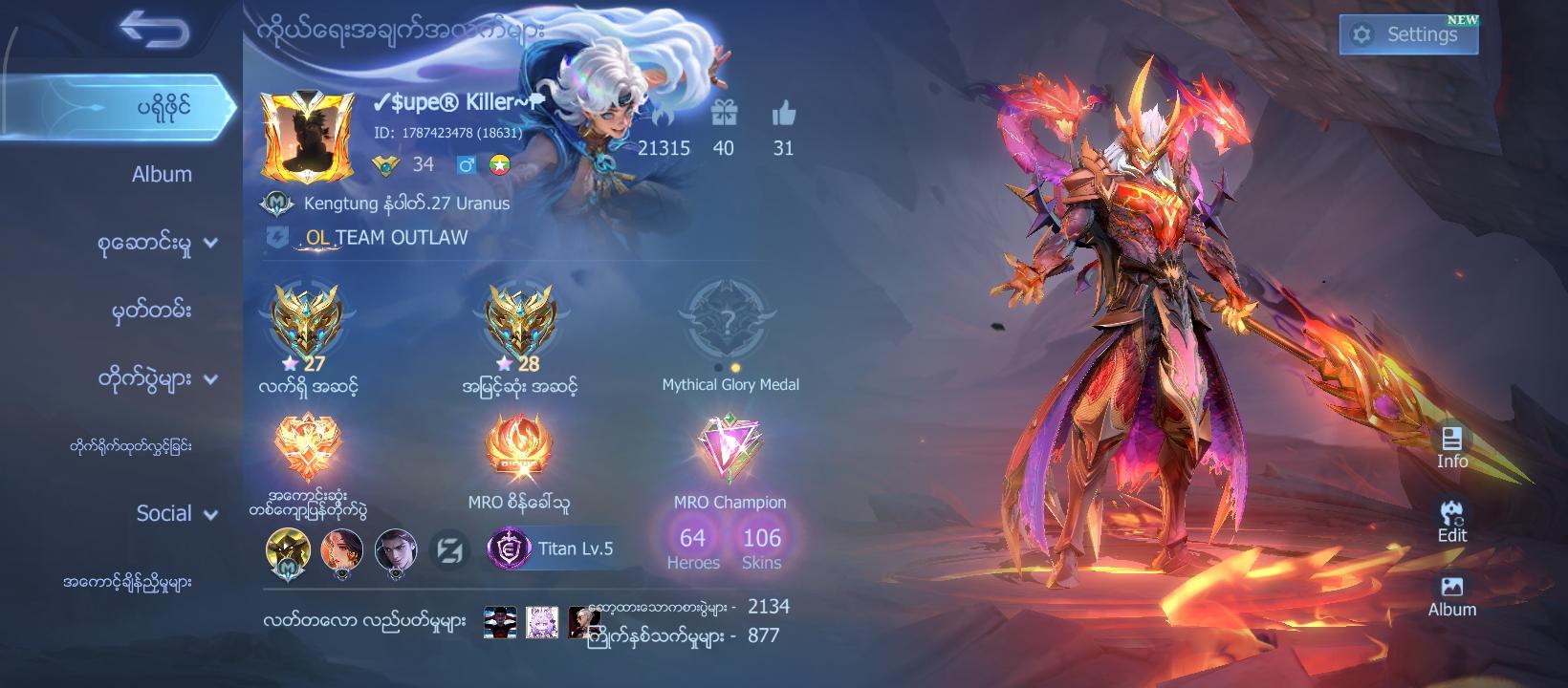Viewport: 1568px width, 688px height.
Task: Click the Titan Lv.5 esports badge
Action: pyautogui.click(x=553, y=548)
